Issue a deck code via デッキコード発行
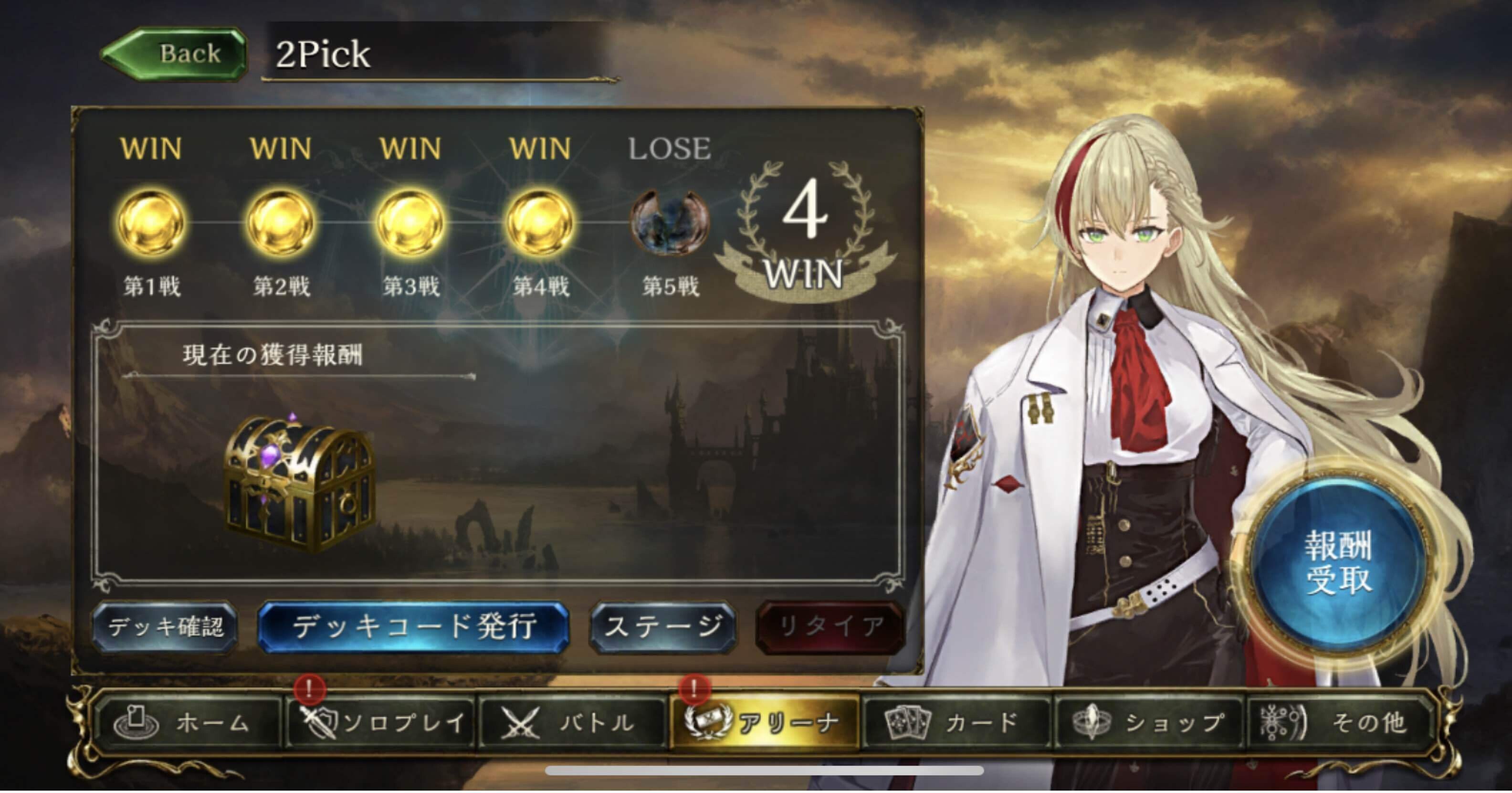Viewport: 1512px width, 793px height. pyautogui.click(x=413, y=627)
